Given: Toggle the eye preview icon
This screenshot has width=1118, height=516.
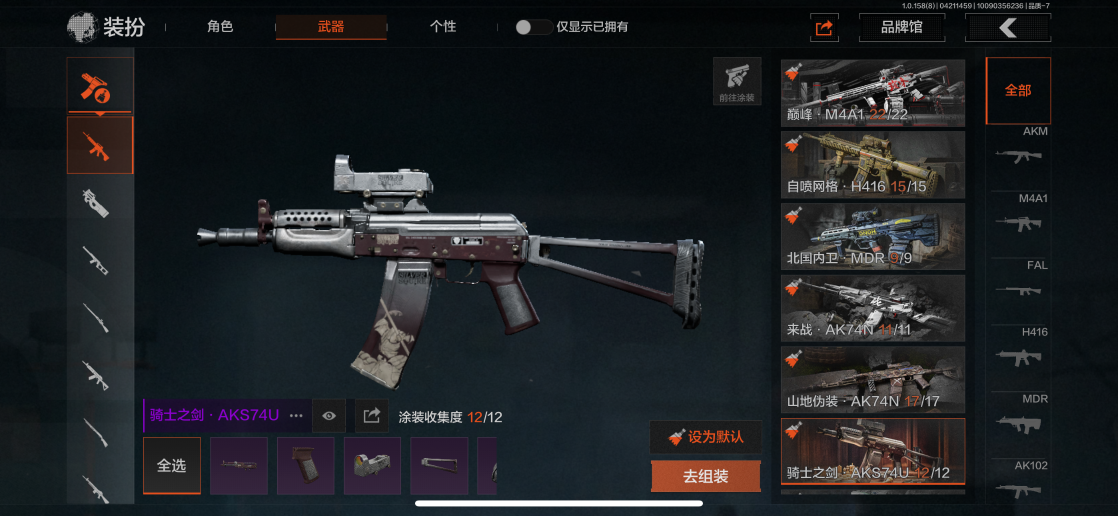Looking at the screenshot, I should (x=329, y=415).
